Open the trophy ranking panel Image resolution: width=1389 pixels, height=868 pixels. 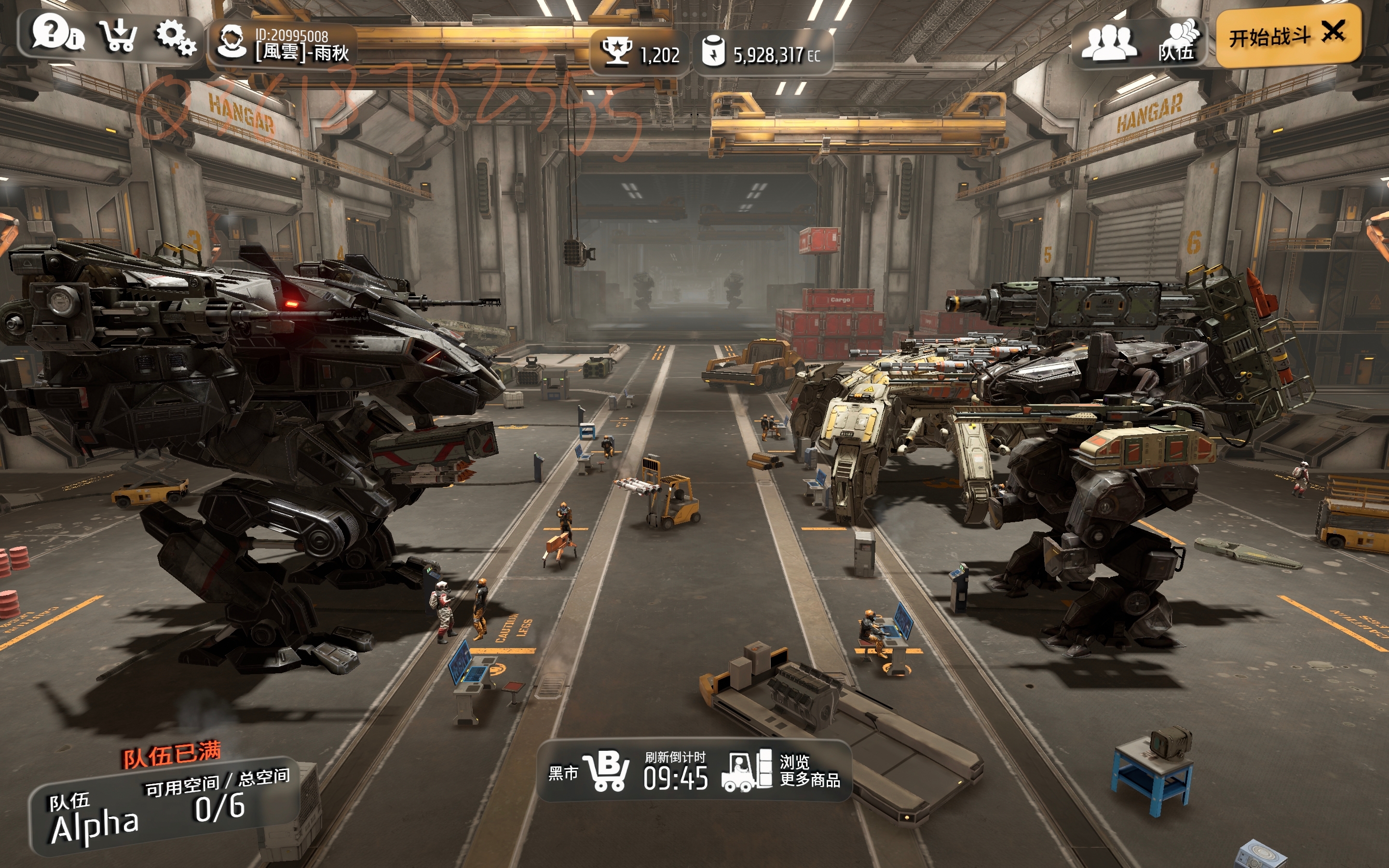click(x=640, y=54)
